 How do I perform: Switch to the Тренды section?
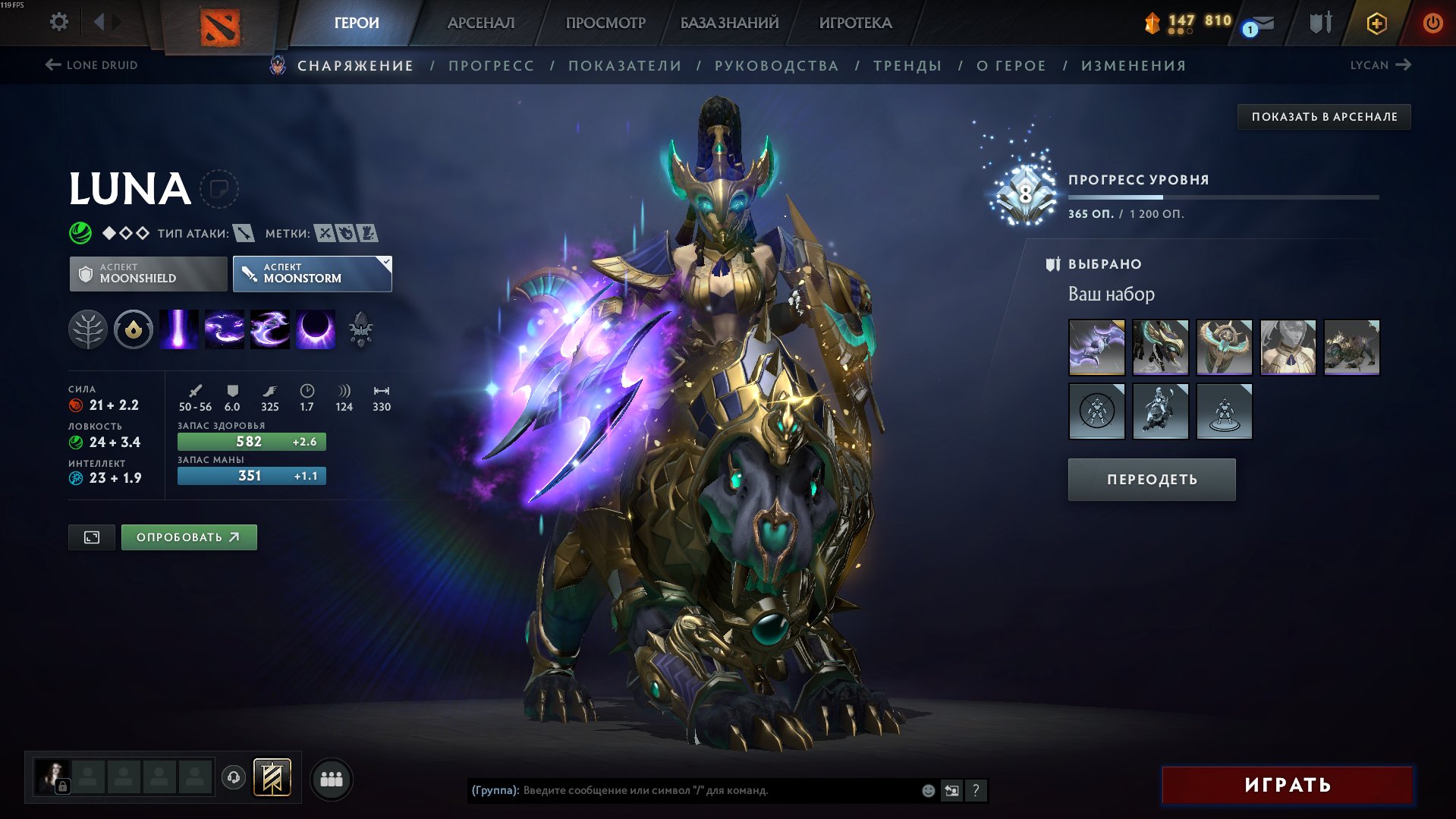pyautogui.click(x=907, y=66)
